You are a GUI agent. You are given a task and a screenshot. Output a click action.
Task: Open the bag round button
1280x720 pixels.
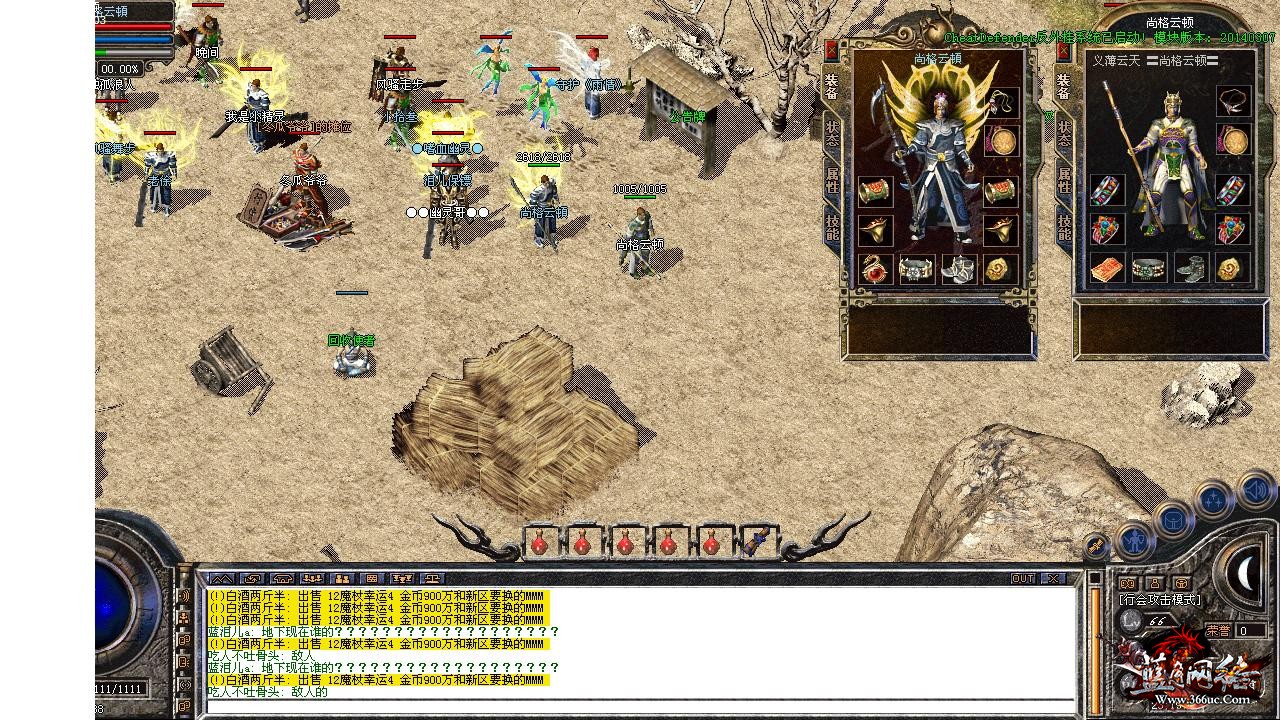click(x=1173, y=519)
